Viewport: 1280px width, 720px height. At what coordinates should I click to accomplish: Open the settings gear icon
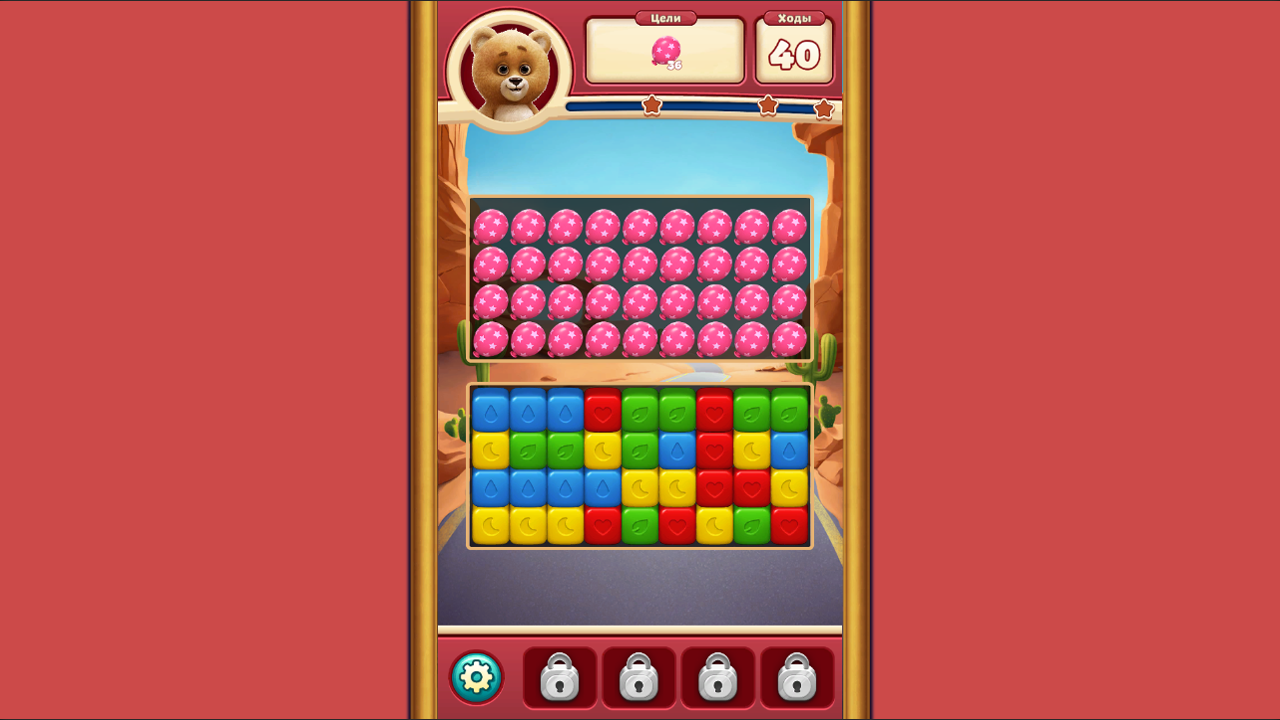476,677
